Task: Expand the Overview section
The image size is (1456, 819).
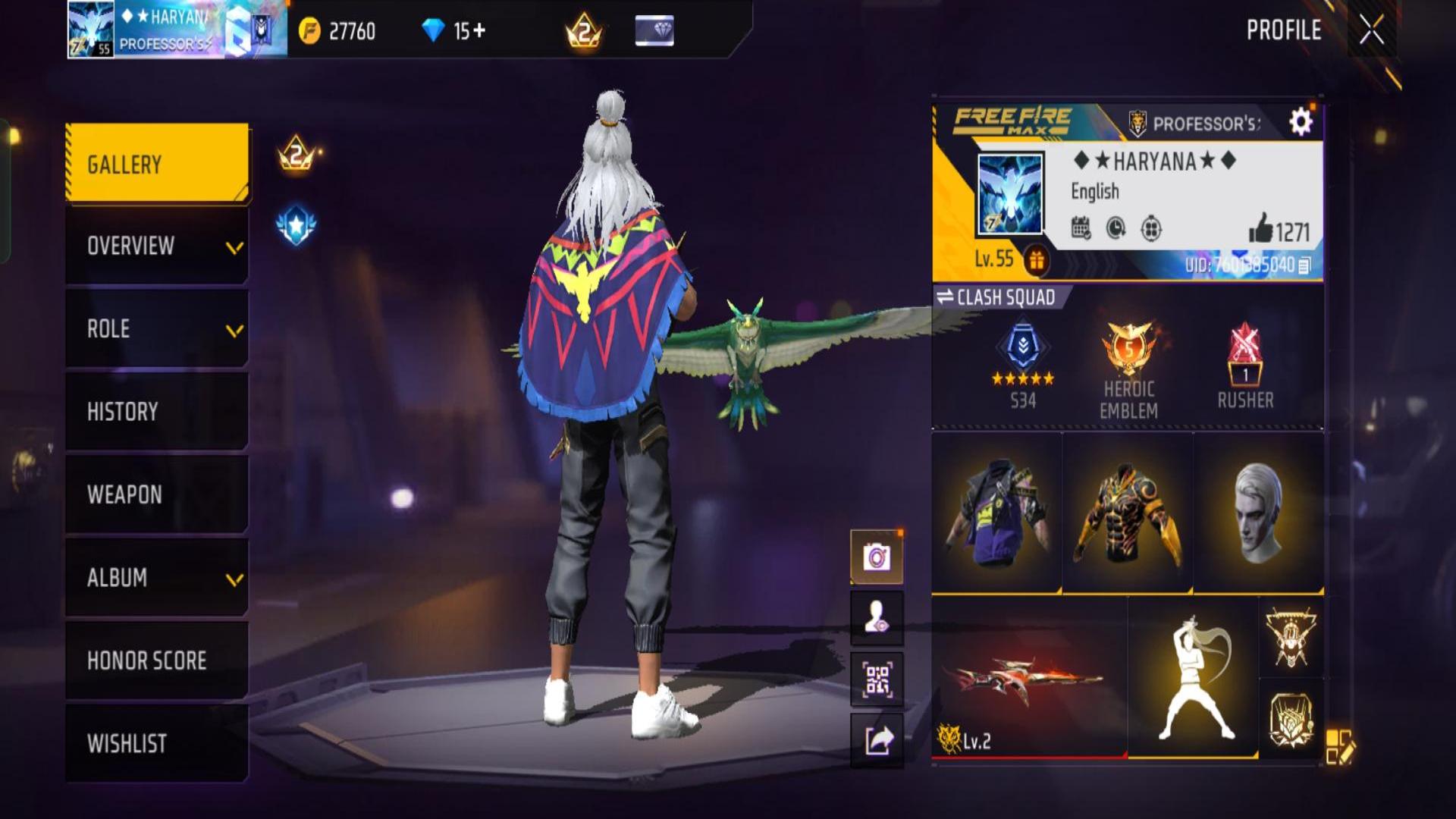Action: point(158,246)
